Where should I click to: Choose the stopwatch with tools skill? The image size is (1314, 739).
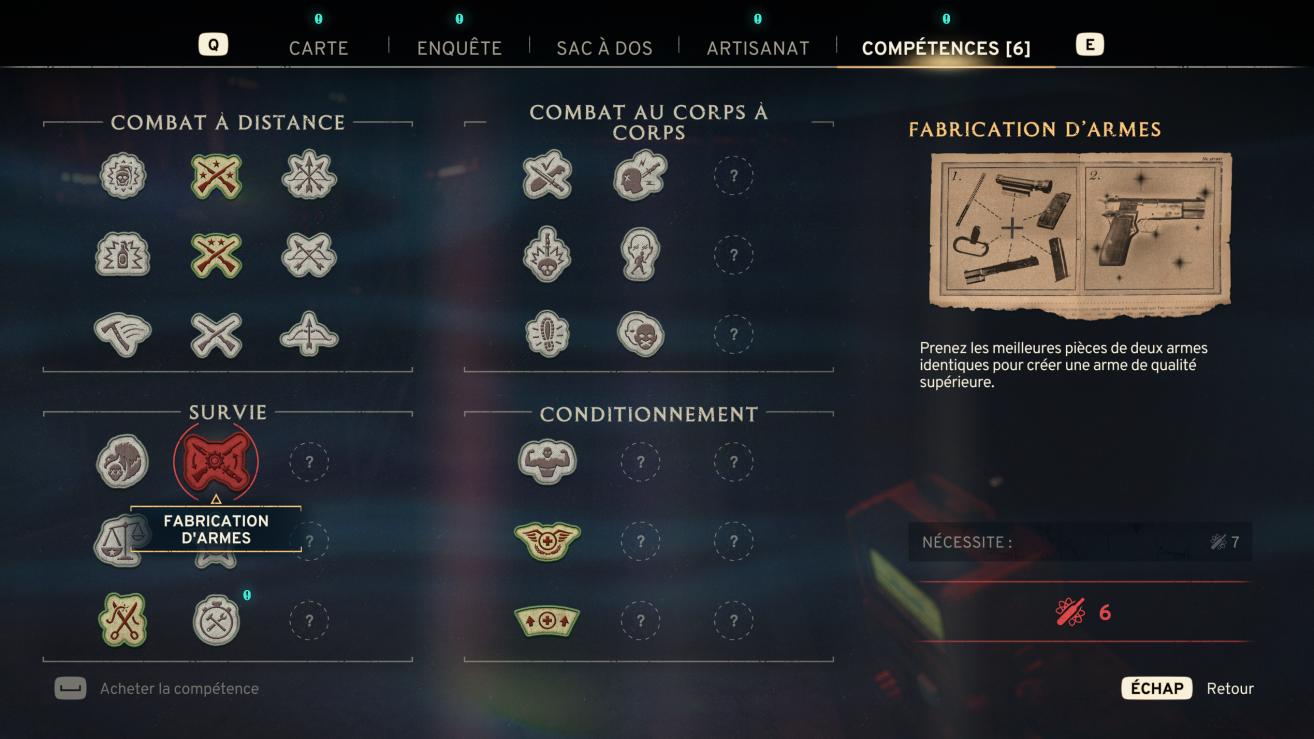[x=216, y=621]
